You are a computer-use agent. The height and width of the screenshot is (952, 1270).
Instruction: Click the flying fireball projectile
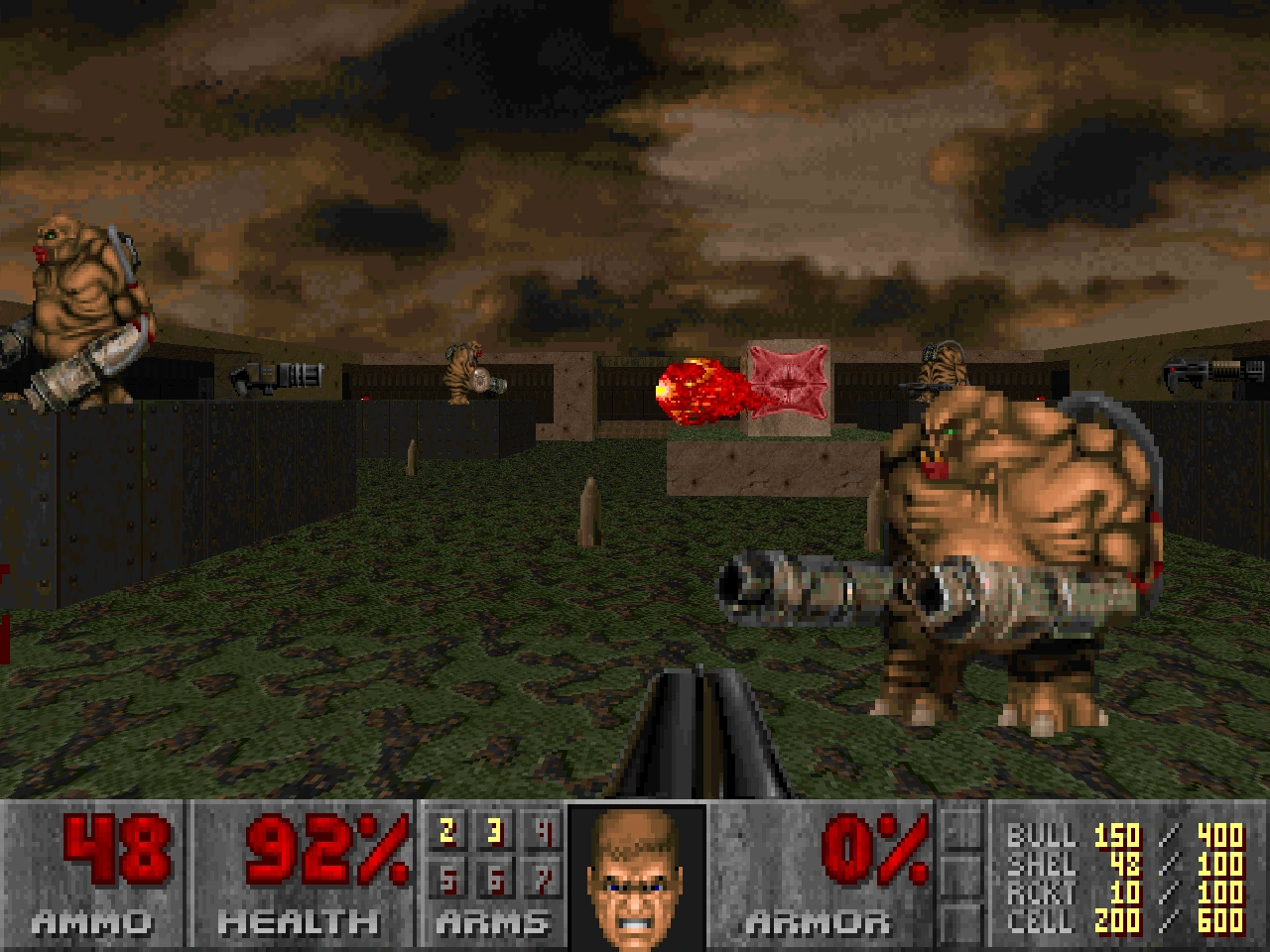pos(695,387)
